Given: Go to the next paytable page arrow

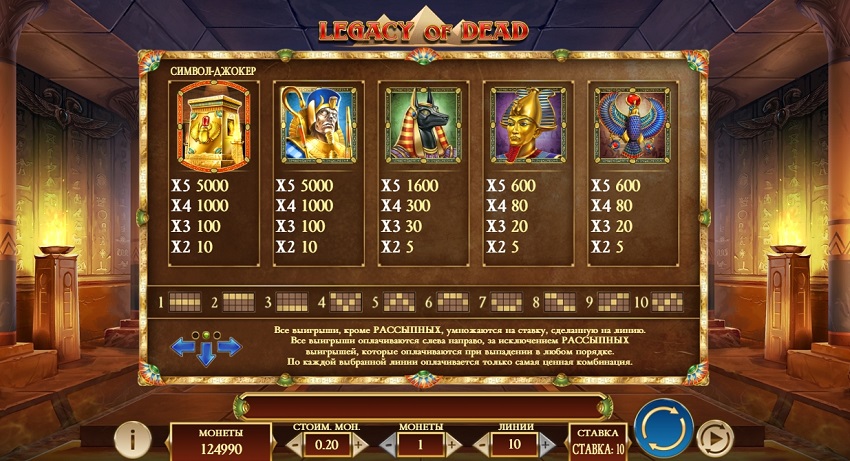Looking at the screenshot, I should [x=229, y=347].
